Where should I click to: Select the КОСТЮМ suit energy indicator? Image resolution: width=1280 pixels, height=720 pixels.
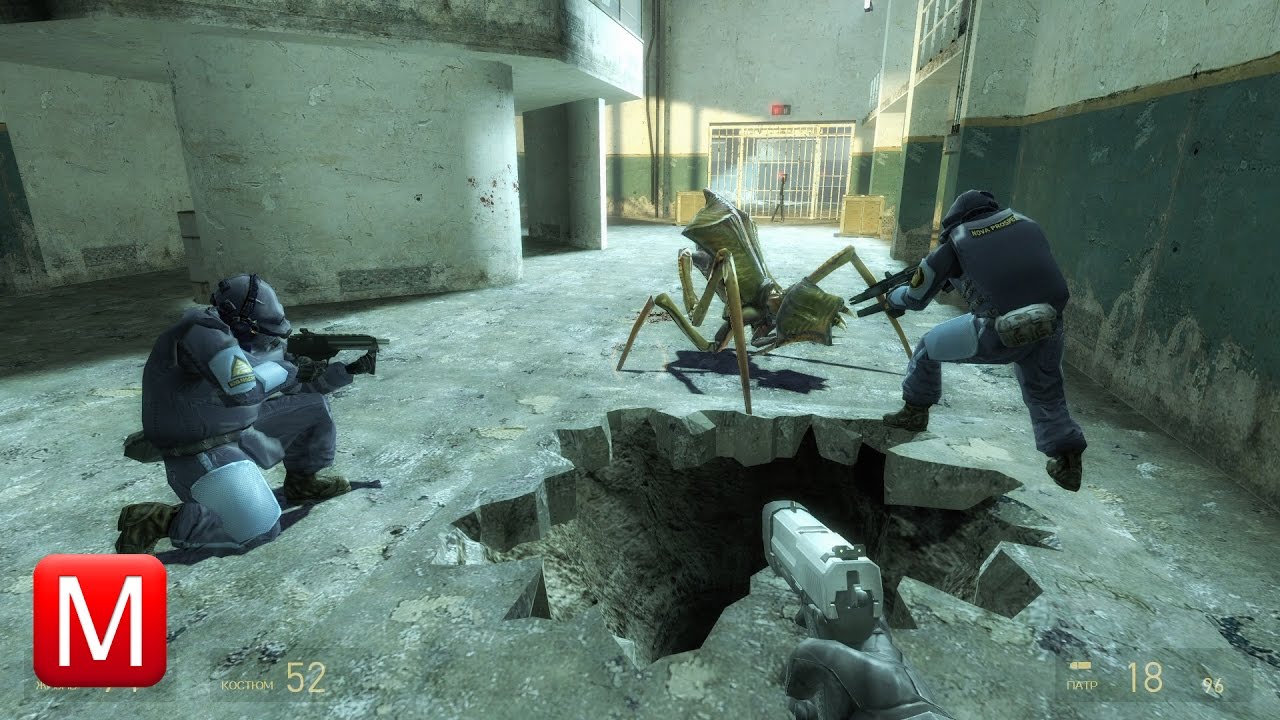(247, 683)
